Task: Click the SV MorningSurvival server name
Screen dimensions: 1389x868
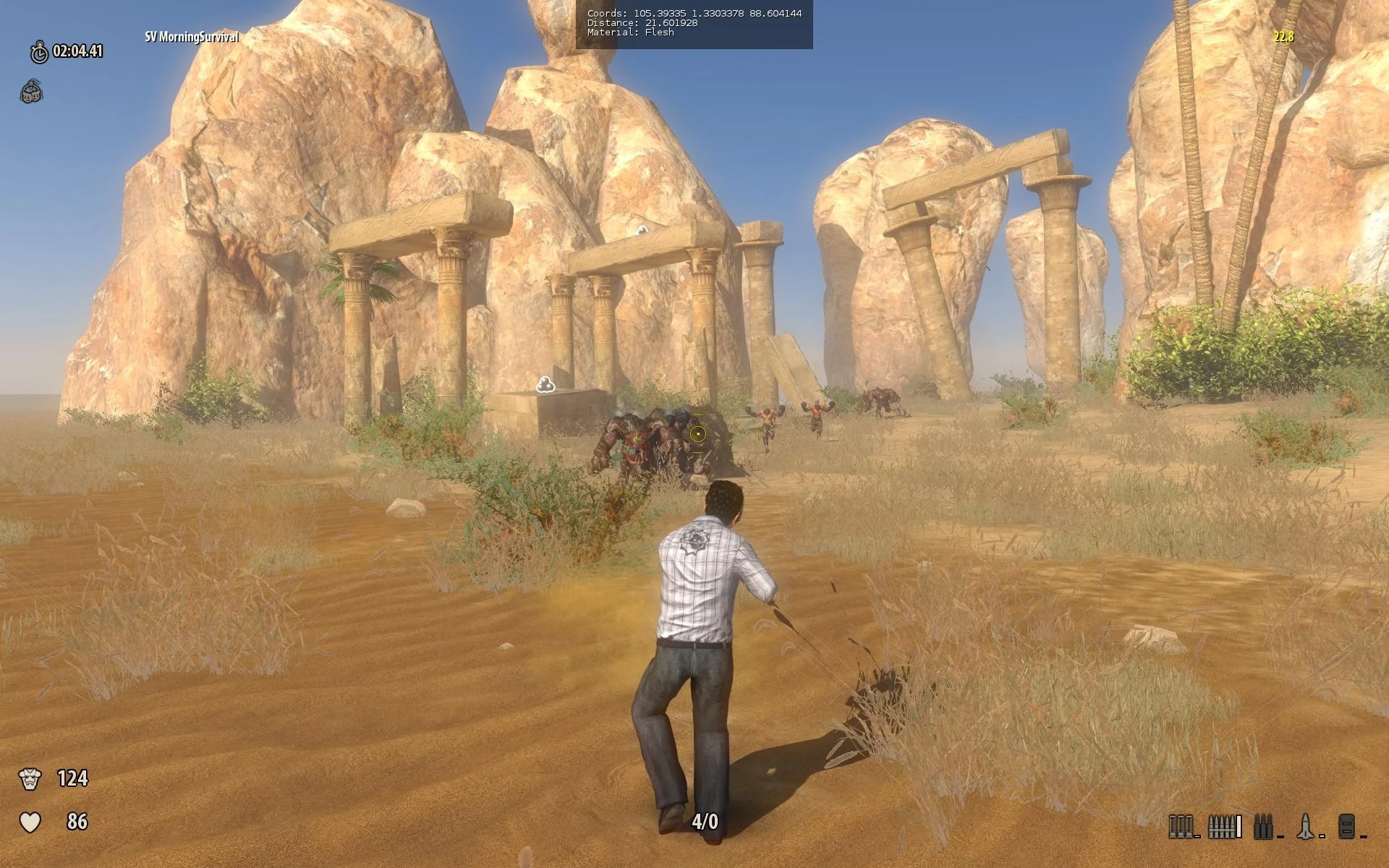Action: pyautogui.click(x=191, y=35)
